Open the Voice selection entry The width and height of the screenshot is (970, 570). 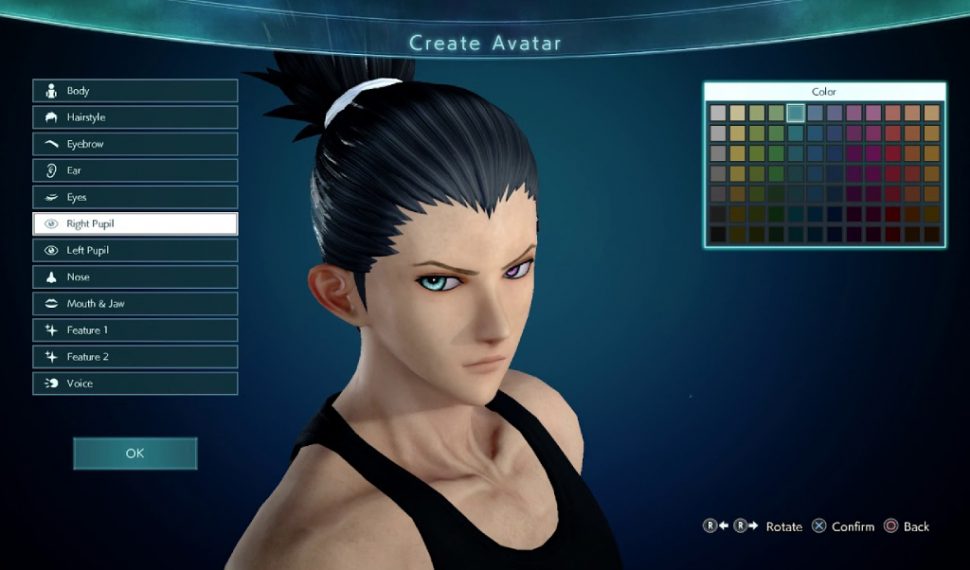(x=135, y=383)
